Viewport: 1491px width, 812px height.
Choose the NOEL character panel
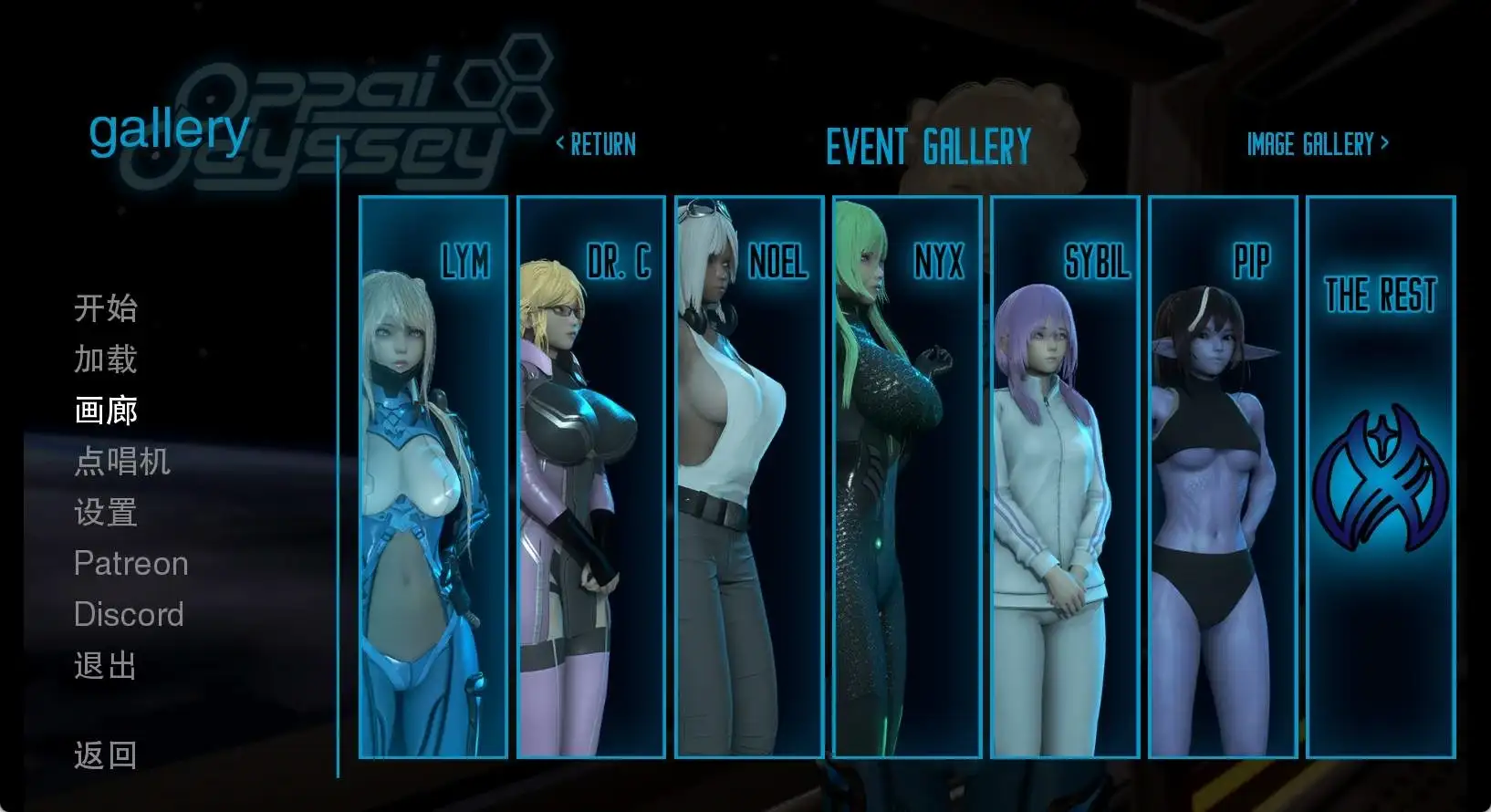click(x=748, y=476)
